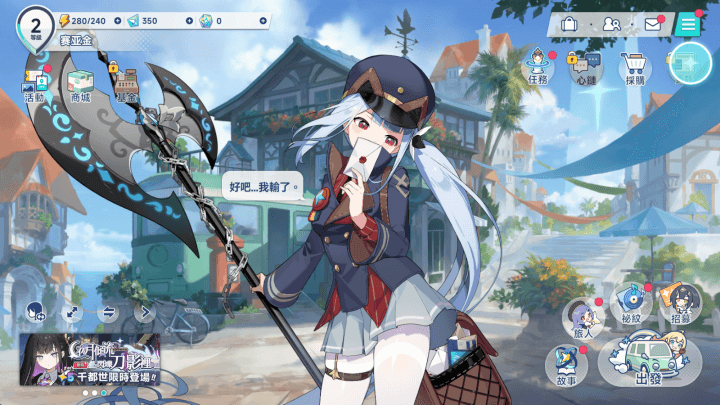The image size is (720, 405).
Task: Check the mail envelope icon
Action: [653, 23]
